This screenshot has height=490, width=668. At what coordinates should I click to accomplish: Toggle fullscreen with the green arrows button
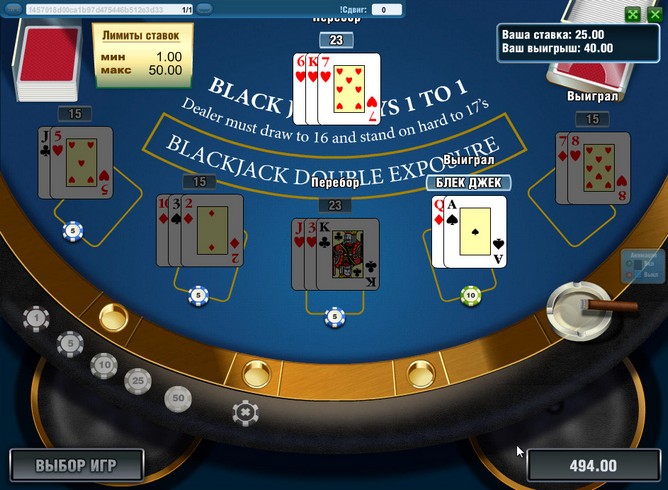(631, 14)
